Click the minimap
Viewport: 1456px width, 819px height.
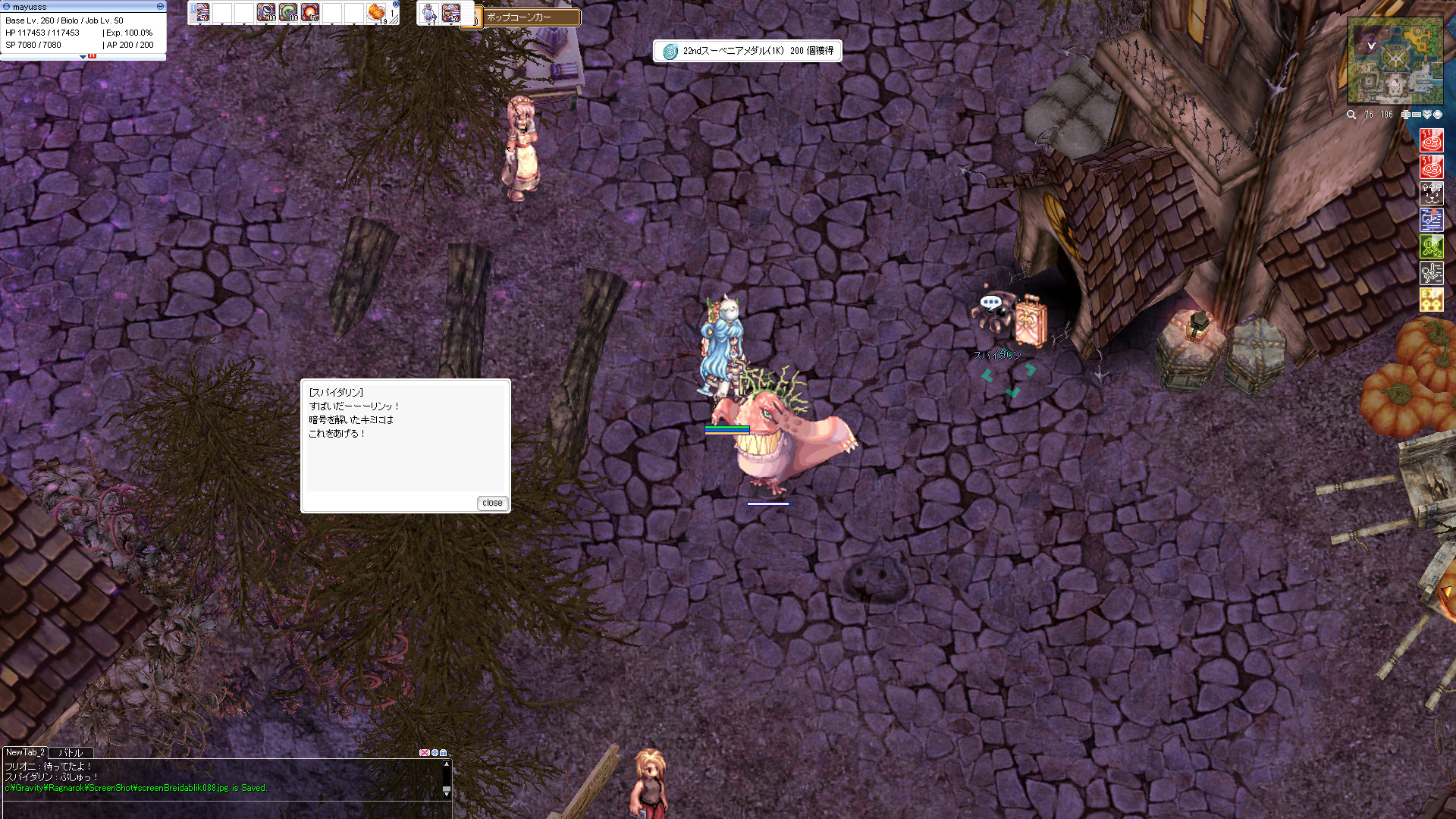1395,61
